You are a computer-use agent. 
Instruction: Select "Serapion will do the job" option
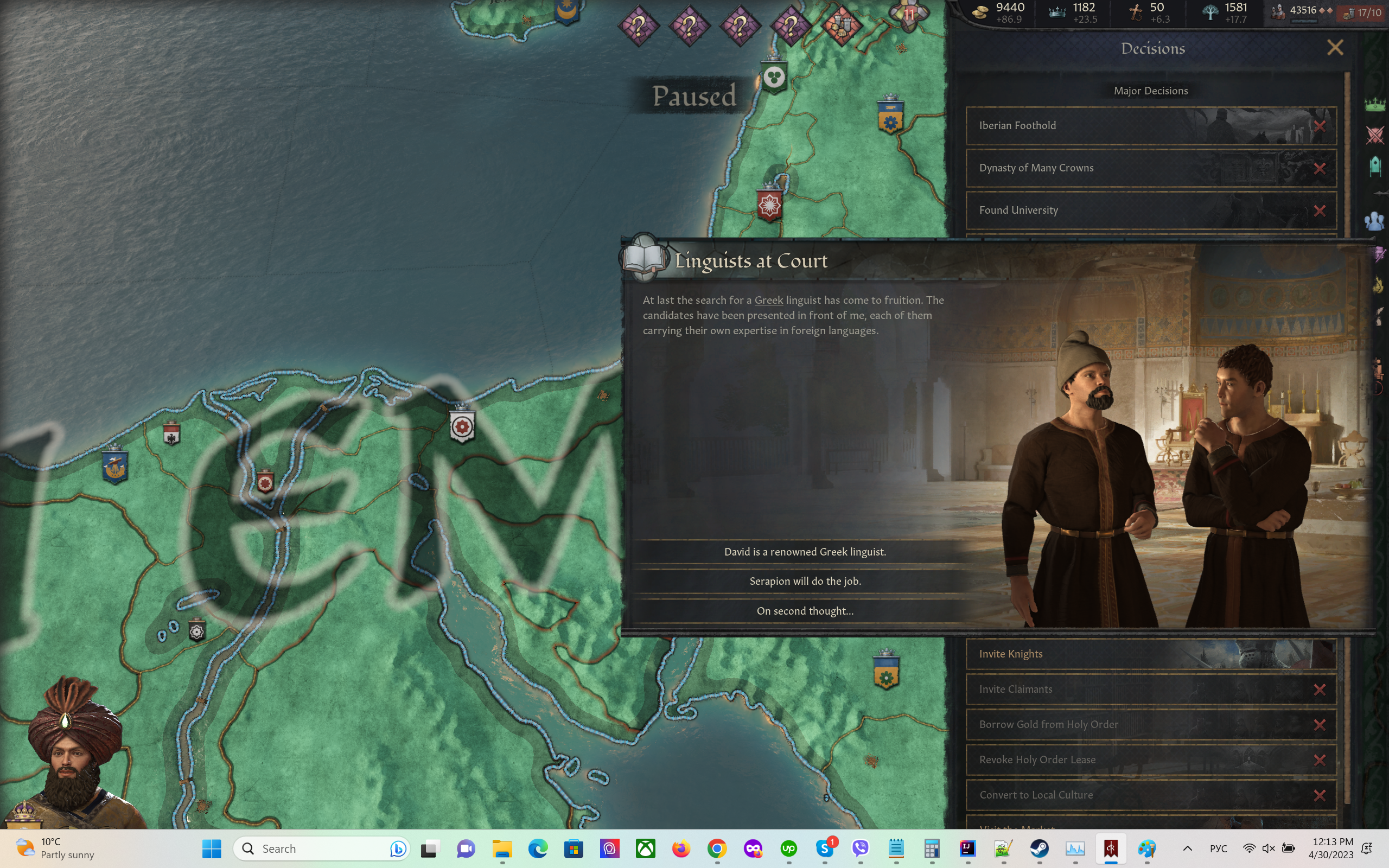(x=805, y=581)
